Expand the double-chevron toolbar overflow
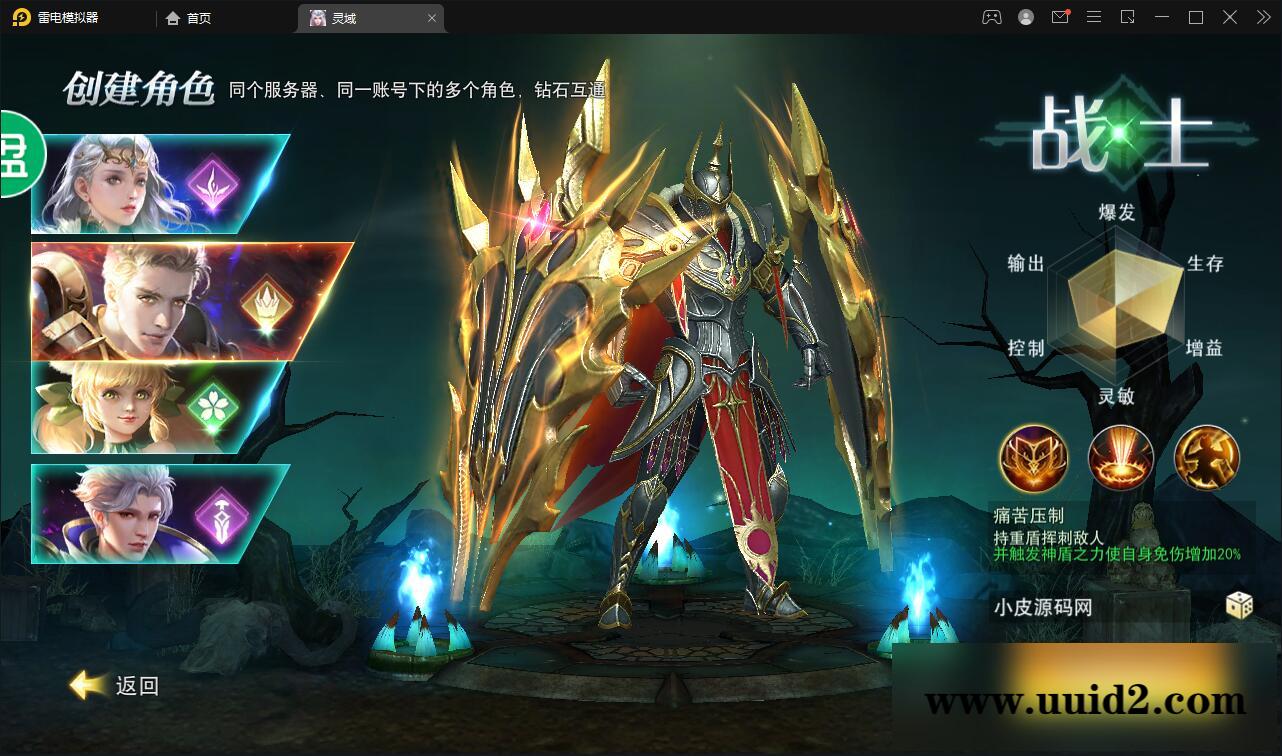The height and width of the screenshot is (756, 1282). [x=1262, y=17]
